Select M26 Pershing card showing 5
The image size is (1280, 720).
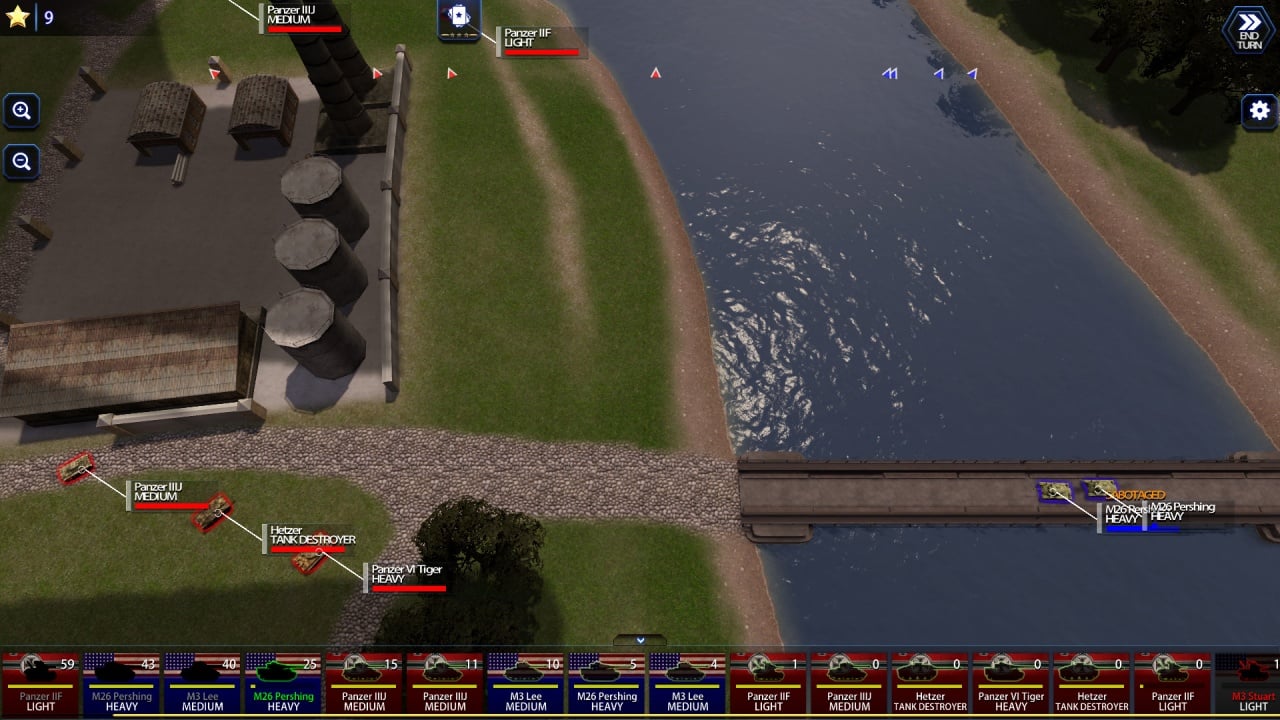[x=607, y=684]
